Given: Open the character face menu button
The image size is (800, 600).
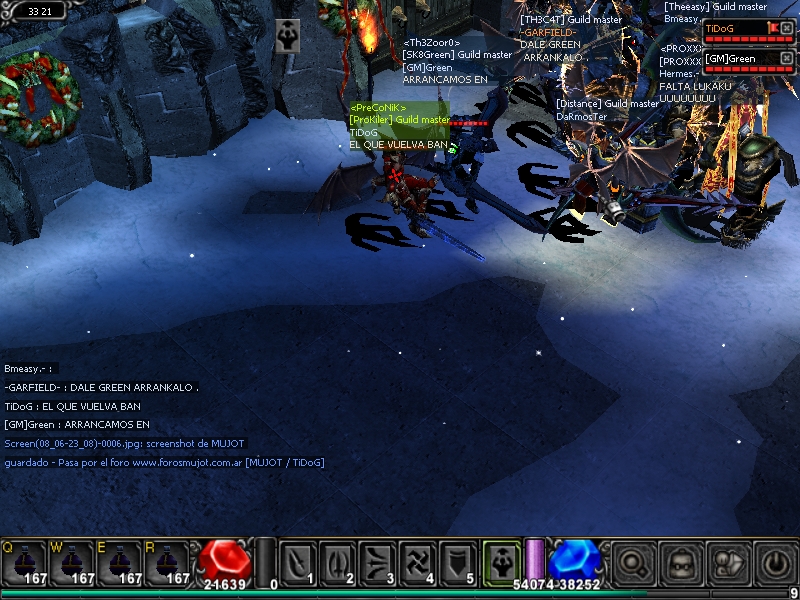Looking at the screenshot, I should [x=682, y=564].
